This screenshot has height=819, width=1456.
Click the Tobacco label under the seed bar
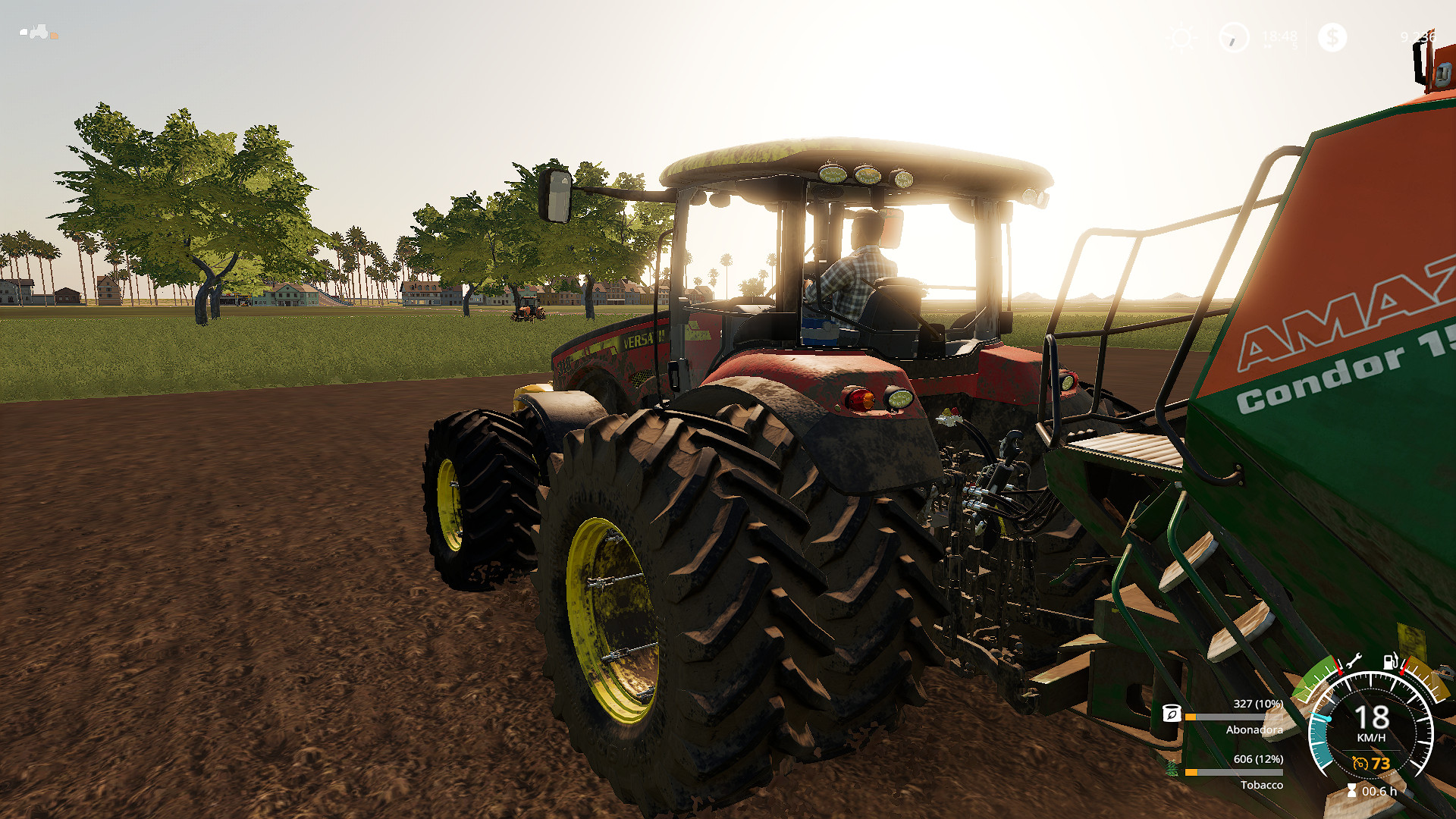[1263, 785]
